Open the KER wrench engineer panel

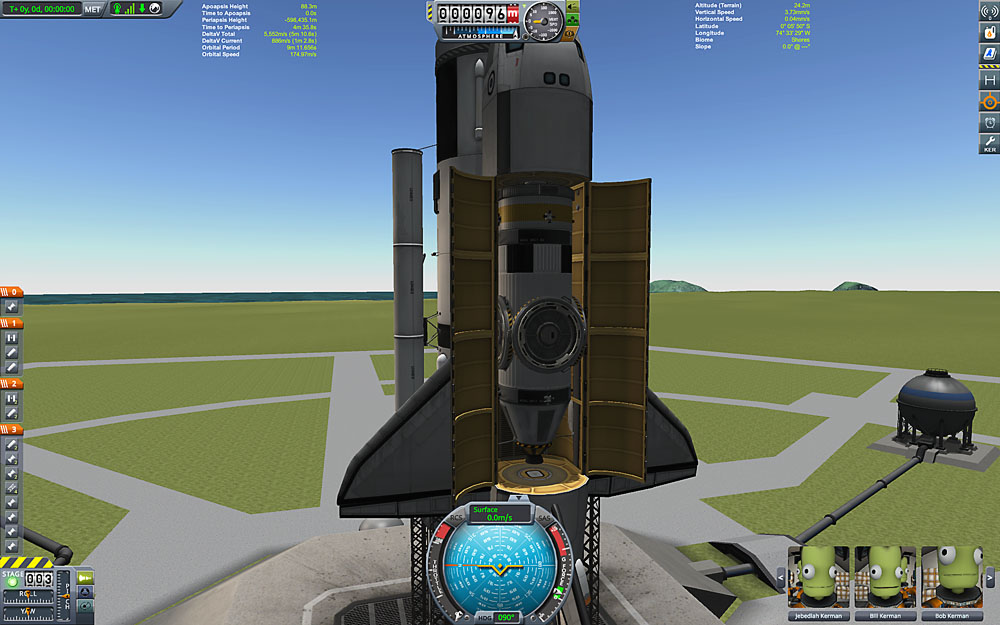[988, 144]
